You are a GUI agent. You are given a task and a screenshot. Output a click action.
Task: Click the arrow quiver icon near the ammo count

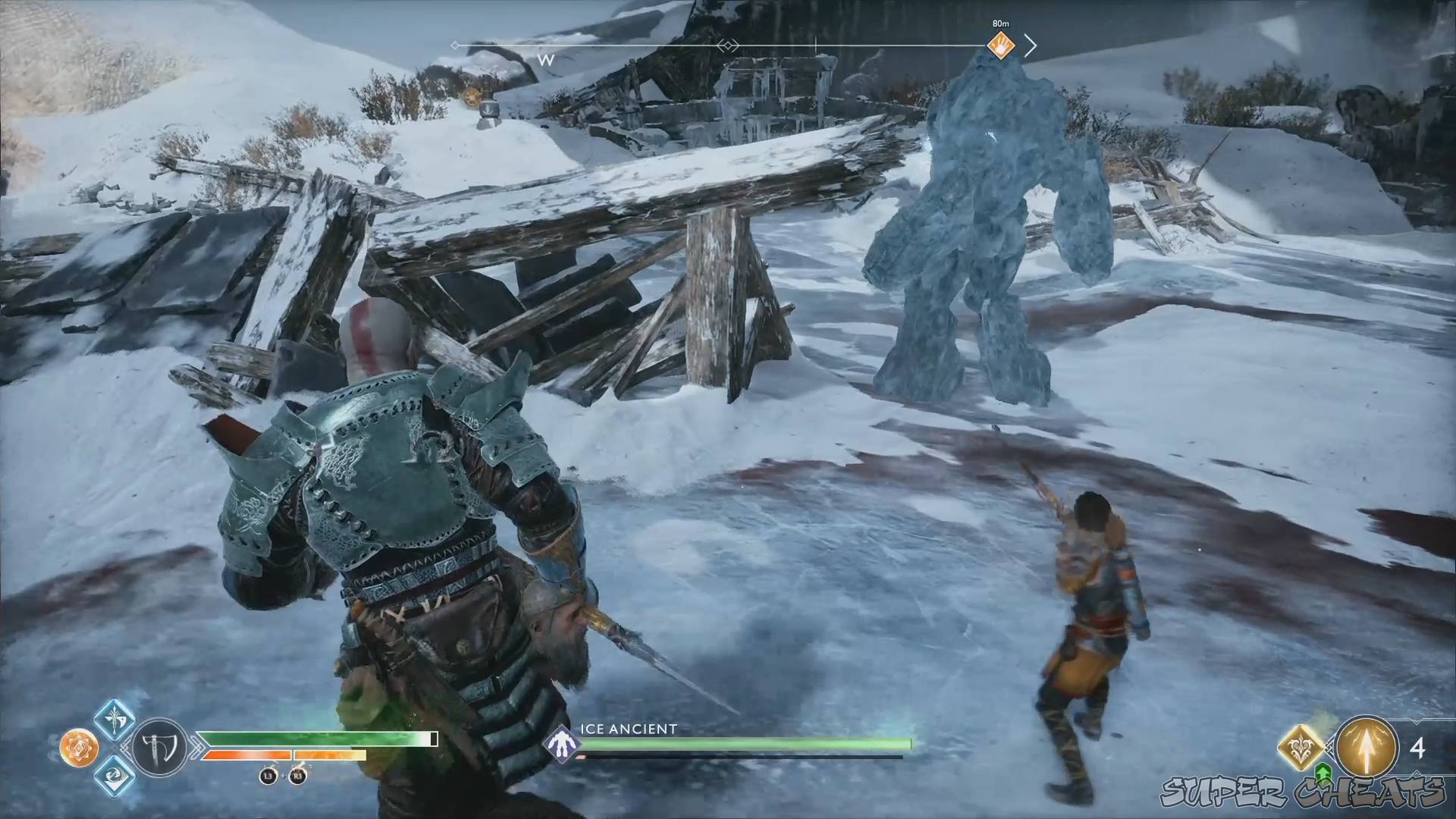(1366, 746)
